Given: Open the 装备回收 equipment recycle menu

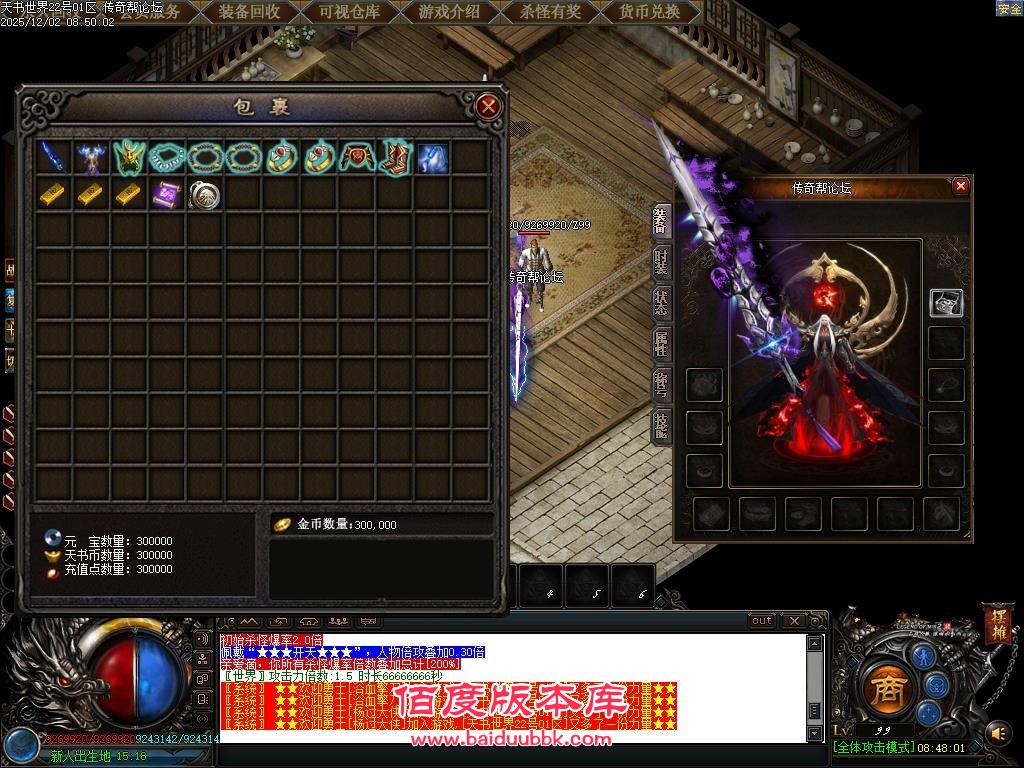Looking at the screenshot, I should (249, 12).
